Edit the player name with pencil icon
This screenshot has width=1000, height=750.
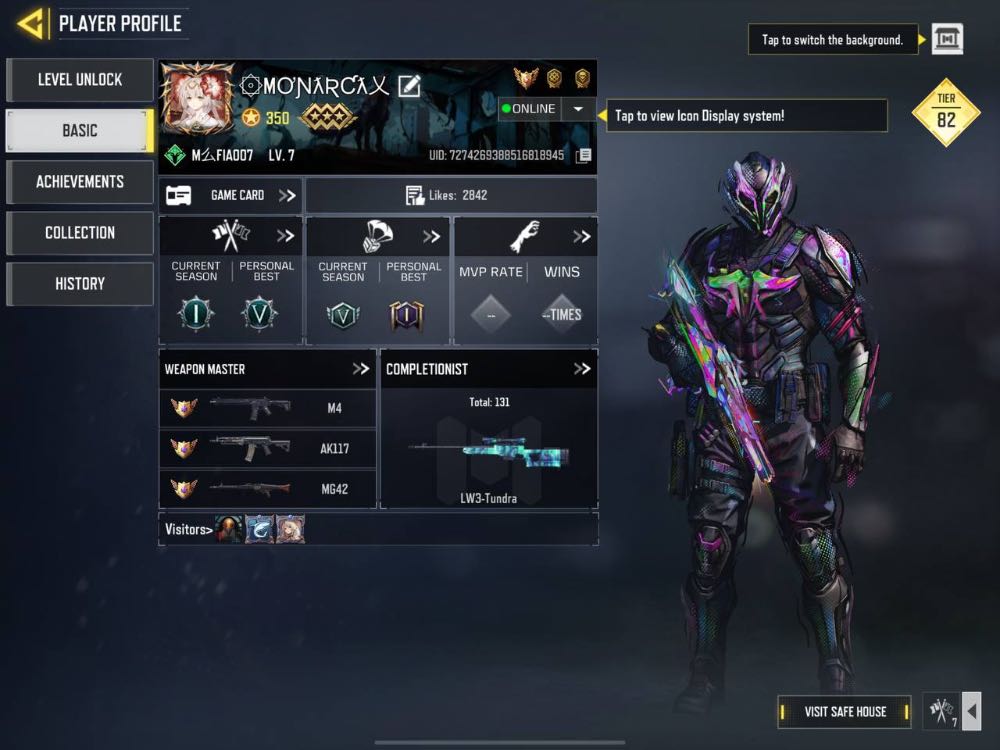(409, 86)
